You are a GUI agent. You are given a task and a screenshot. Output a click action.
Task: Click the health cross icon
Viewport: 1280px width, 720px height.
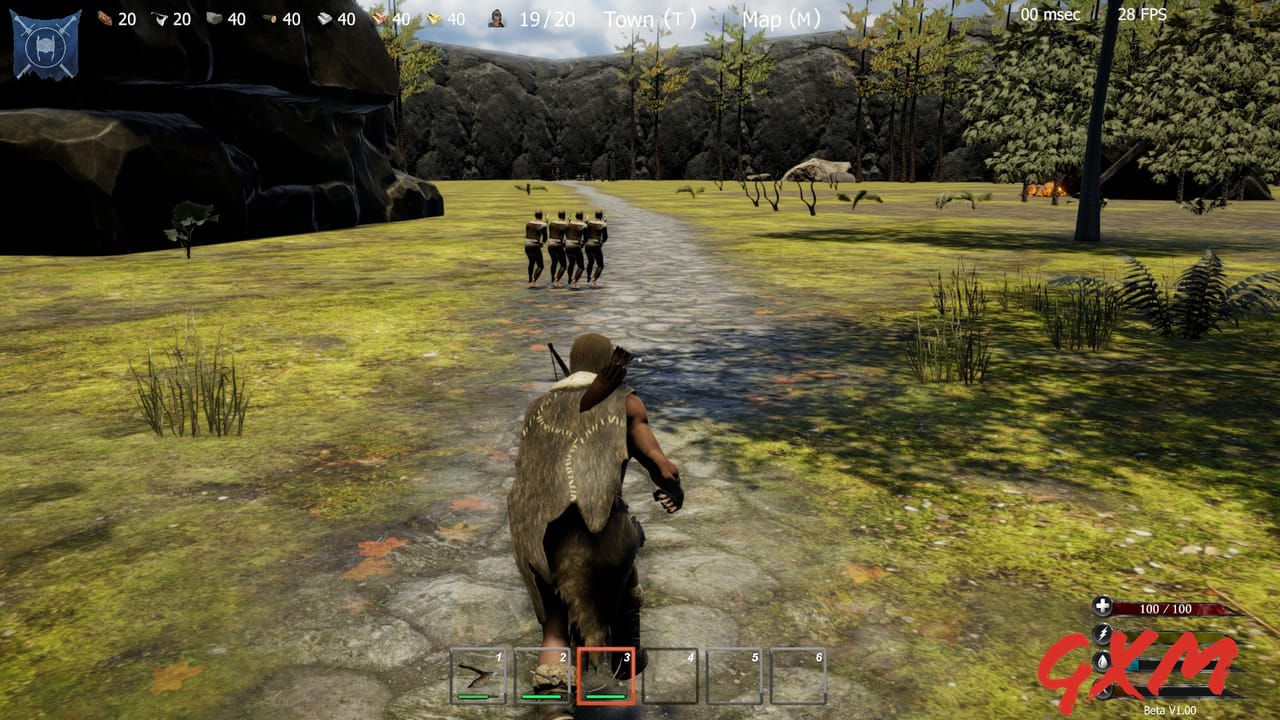coord(1103,606)
